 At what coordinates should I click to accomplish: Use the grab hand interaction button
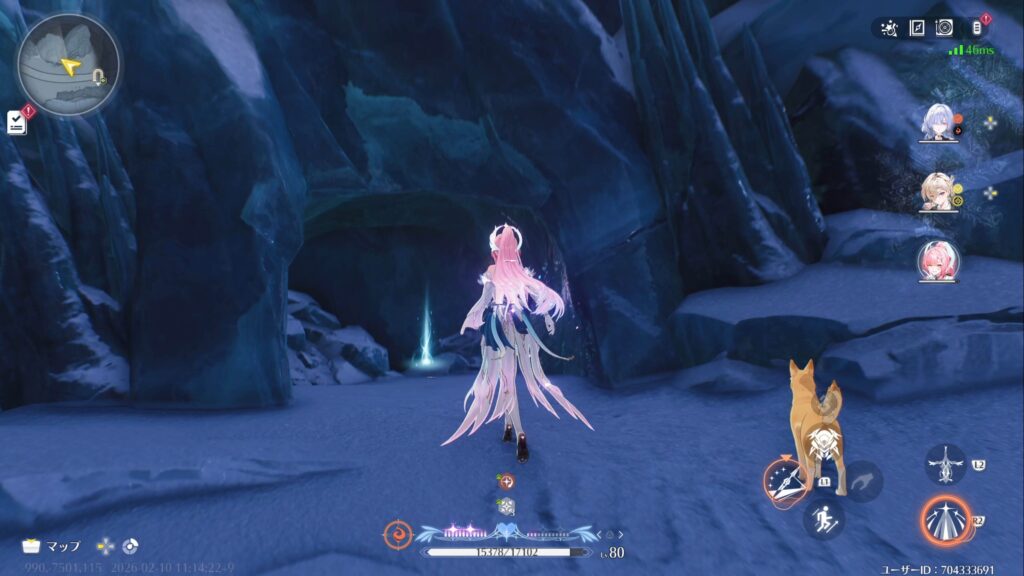863,481
